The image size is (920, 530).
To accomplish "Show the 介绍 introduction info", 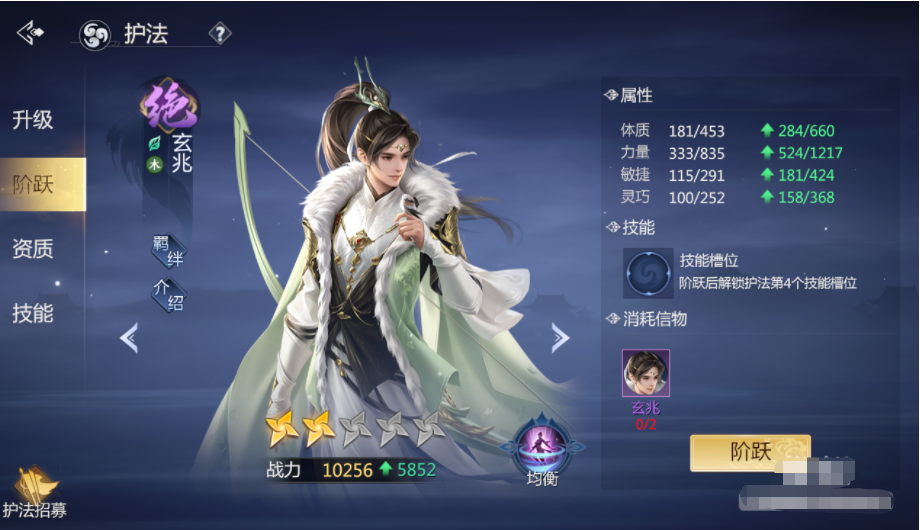I will 168,295.
